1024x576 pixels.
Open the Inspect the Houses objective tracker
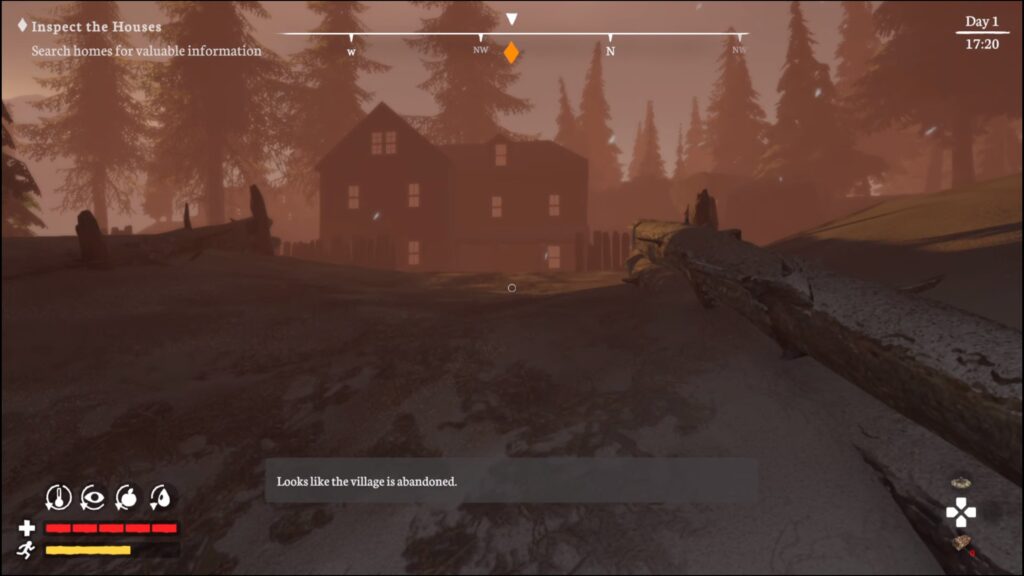[96, 27]
